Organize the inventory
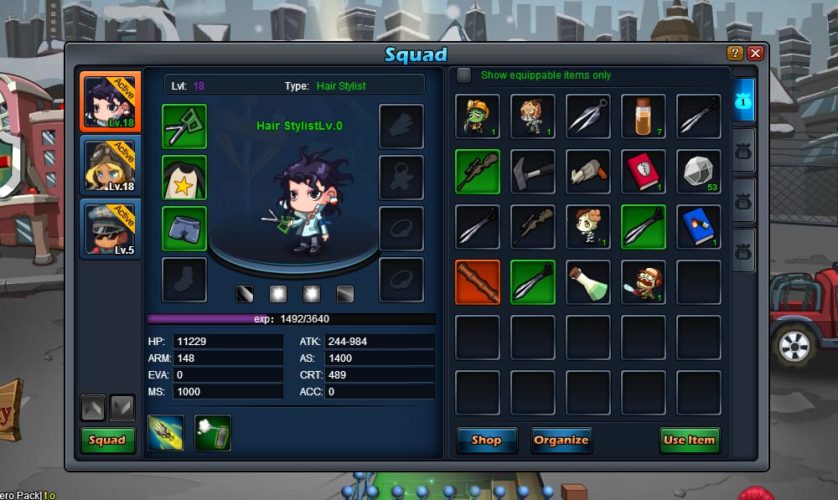 tap(560, 440)
